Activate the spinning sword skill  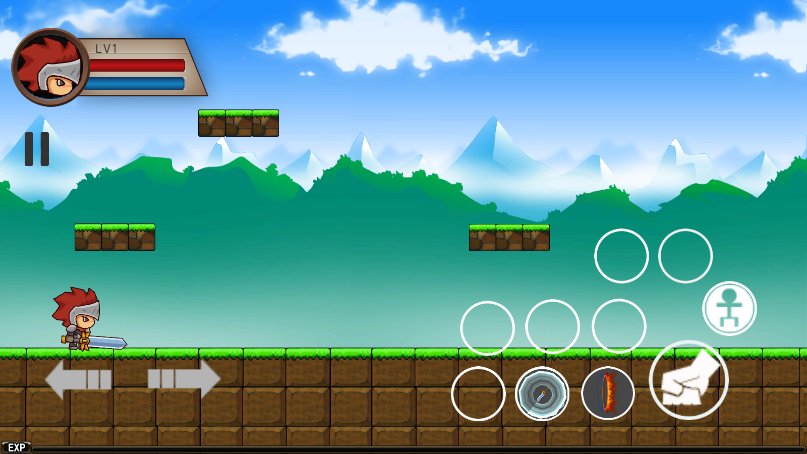click(x=542, y=394)
